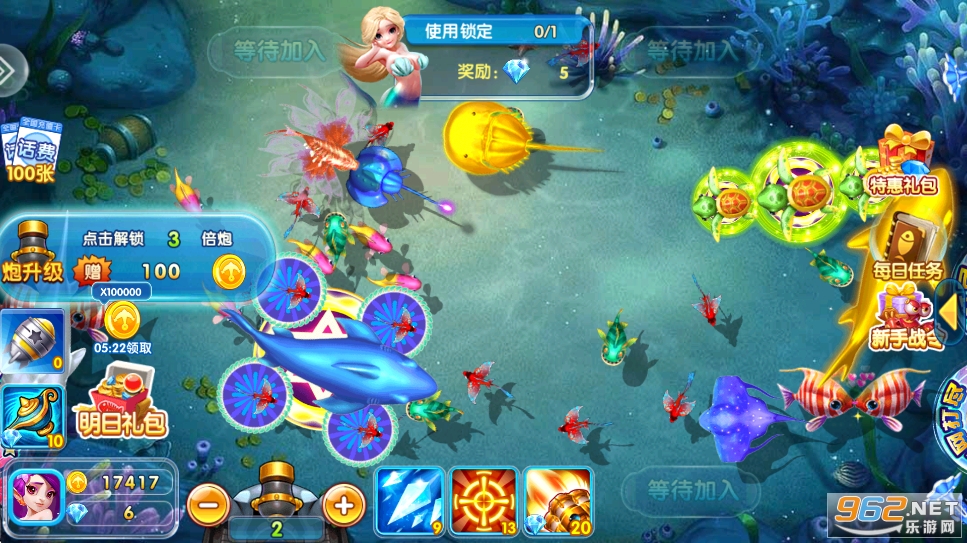Claim the X100000 timed coin reward

tap(122, 320)
